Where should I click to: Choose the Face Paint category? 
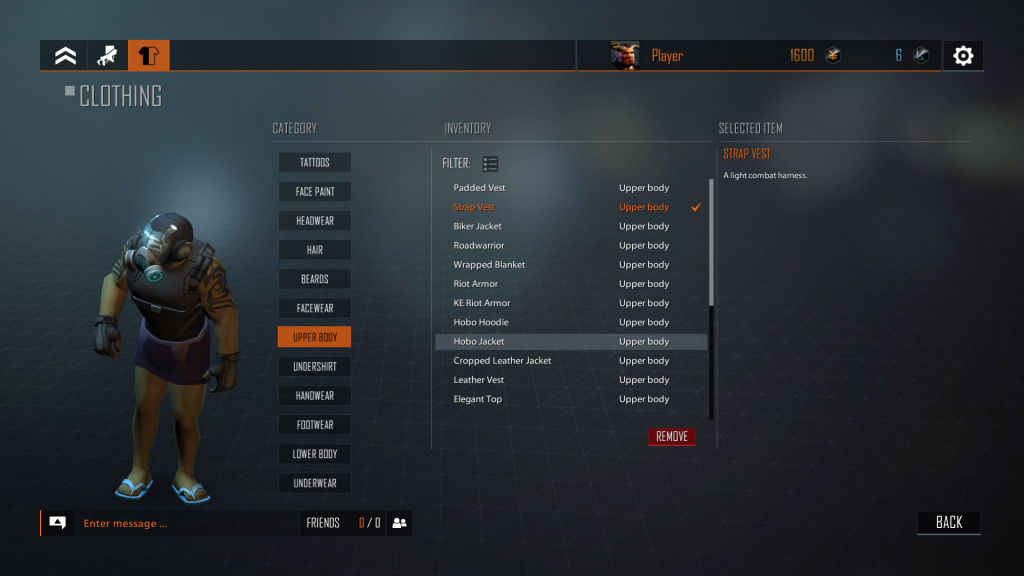pos(314,191)
